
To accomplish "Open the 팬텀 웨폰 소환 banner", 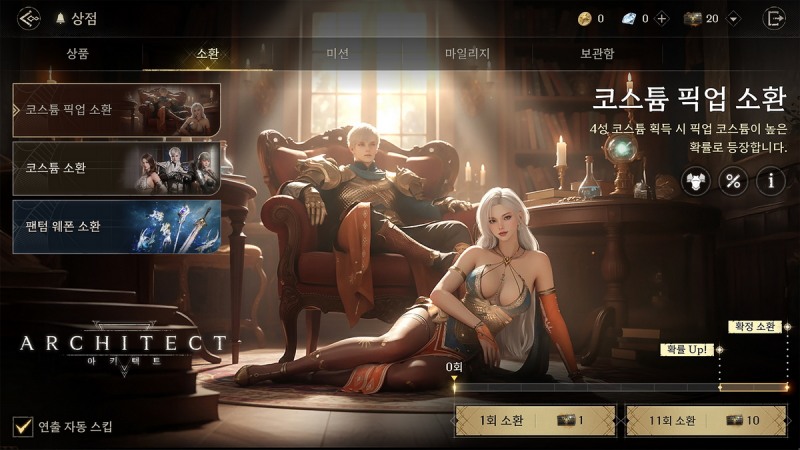I will click(116, 225).
